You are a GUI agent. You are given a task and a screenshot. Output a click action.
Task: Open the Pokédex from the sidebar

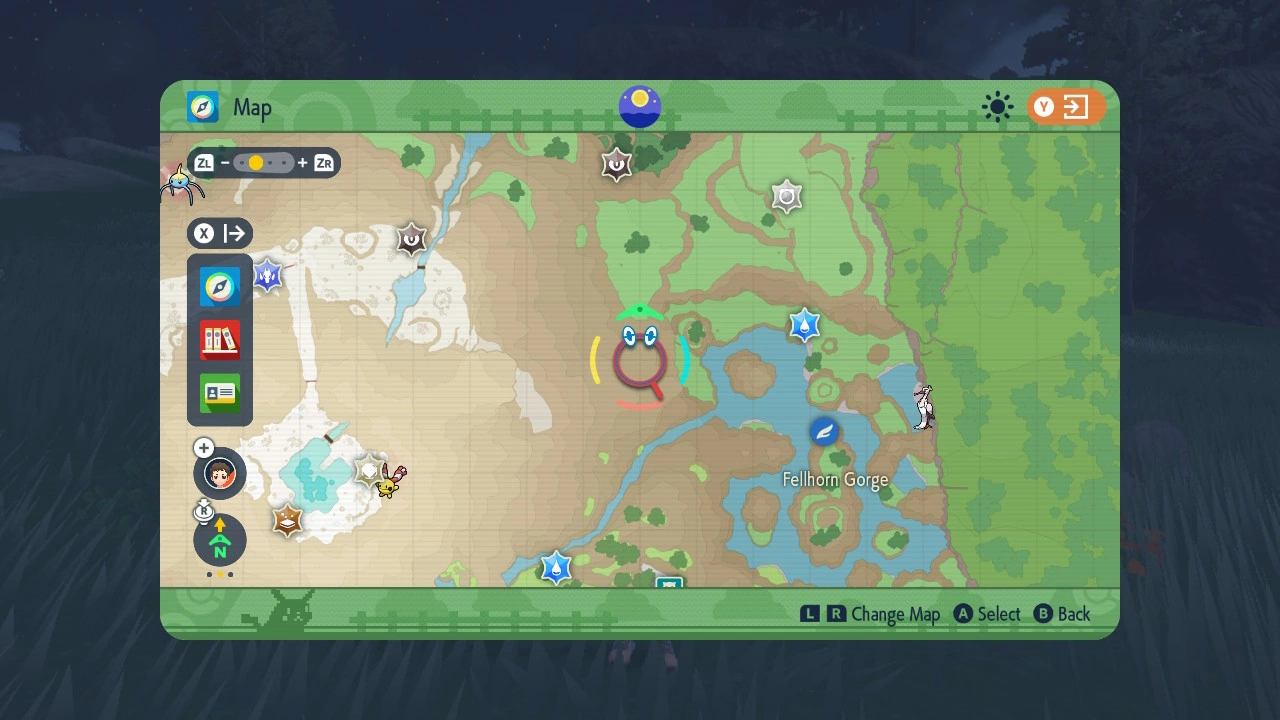tap(219, 340)
